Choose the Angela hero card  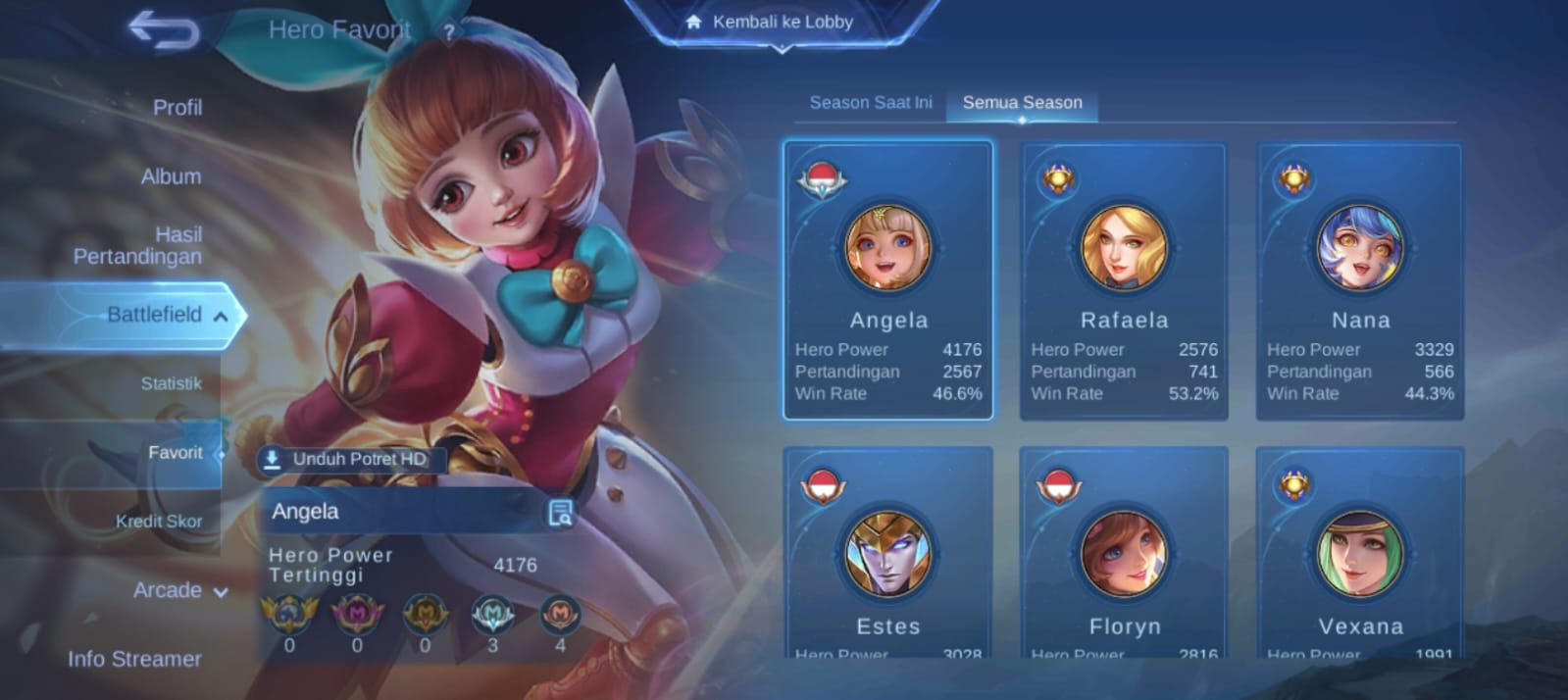tap(888, 280)
